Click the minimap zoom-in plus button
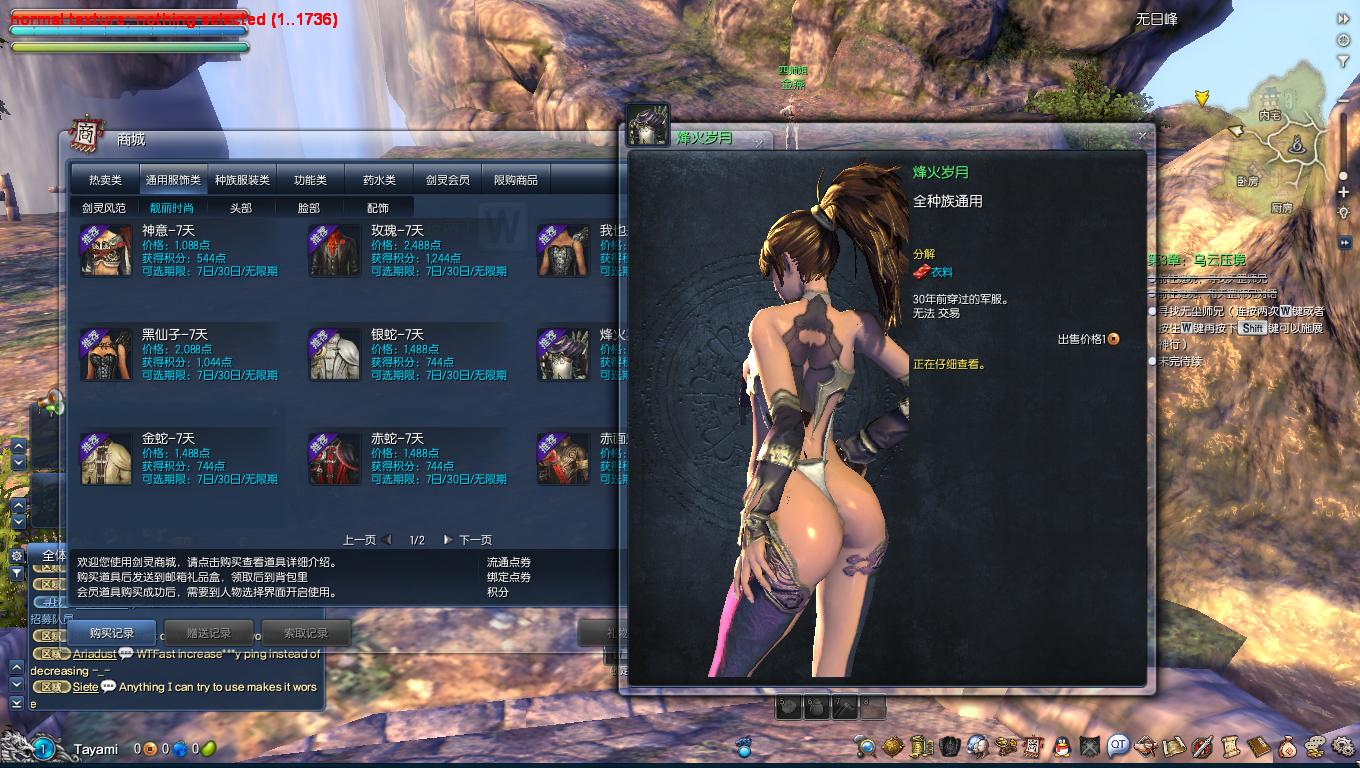Viewport: 1360px width, 768px height. tap(1343, 193)
